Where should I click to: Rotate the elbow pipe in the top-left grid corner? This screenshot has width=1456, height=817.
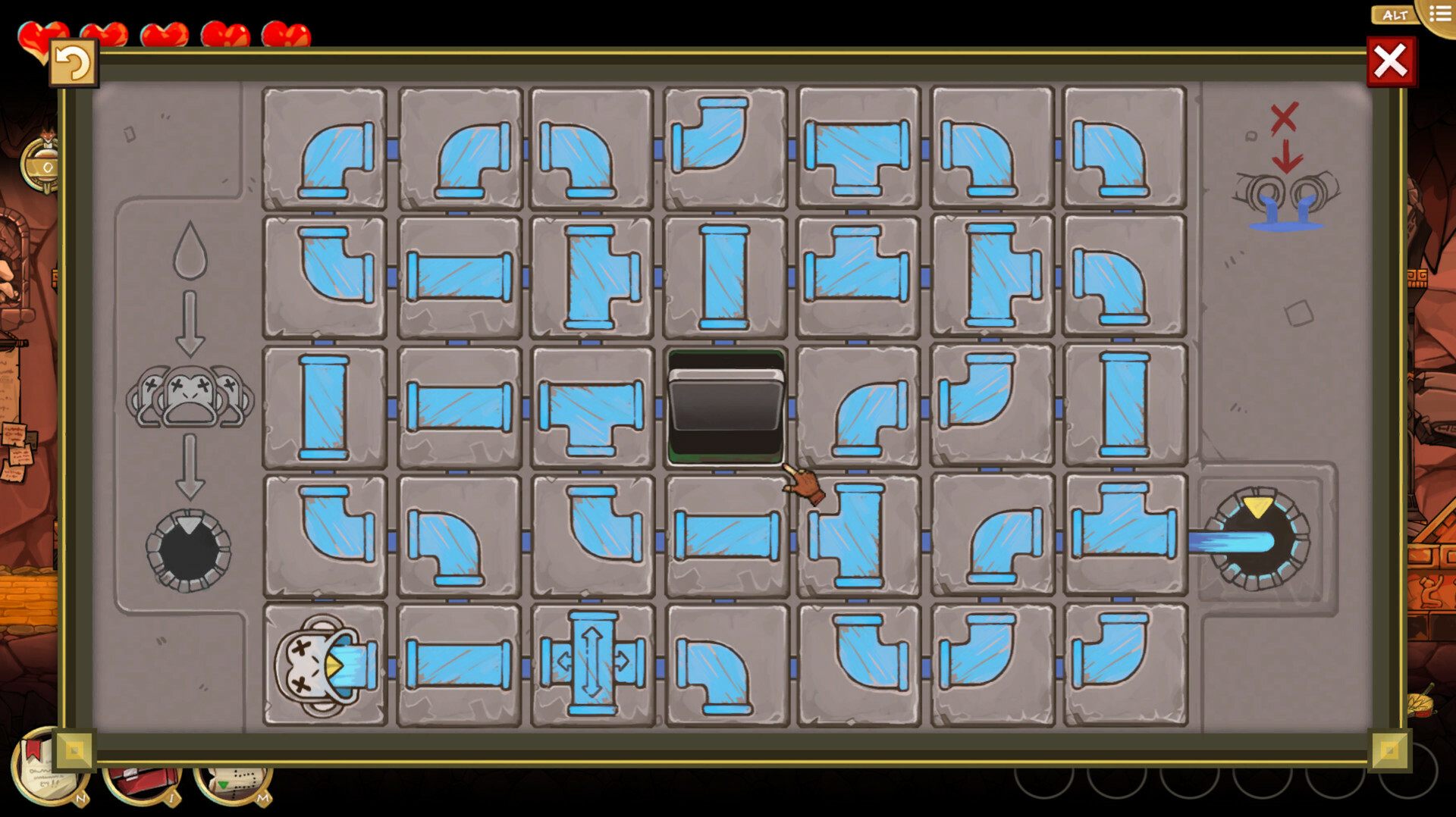pos(324,149)
